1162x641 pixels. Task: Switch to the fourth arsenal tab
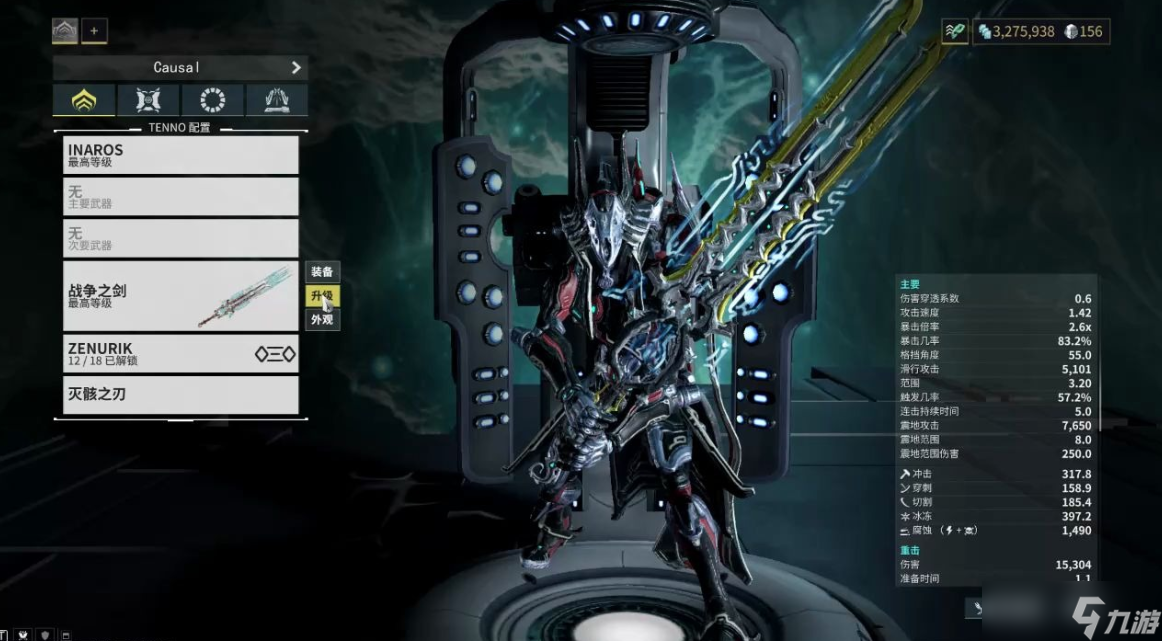tap(276, 100)
